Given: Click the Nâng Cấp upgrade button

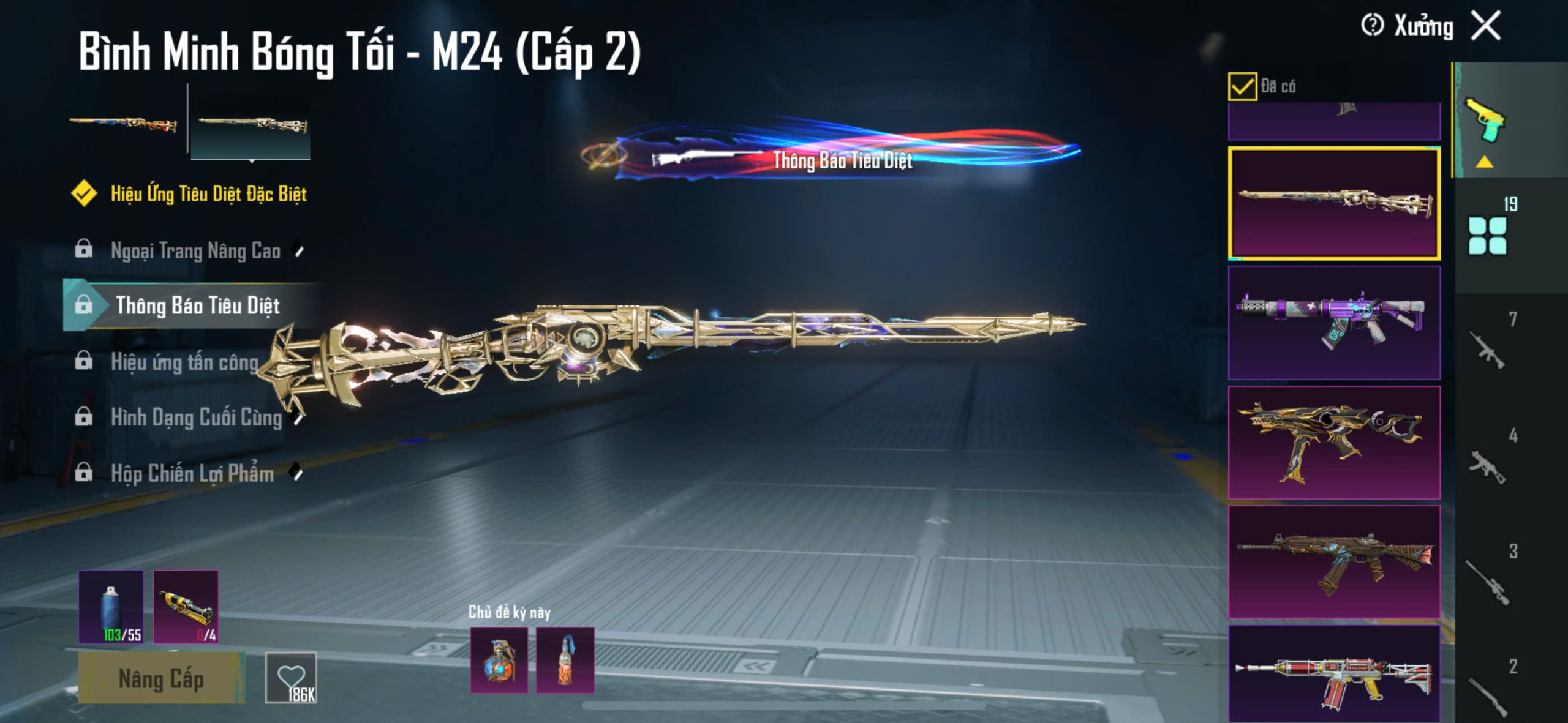Looking at the screenshot, I should [x=161, y=678].
